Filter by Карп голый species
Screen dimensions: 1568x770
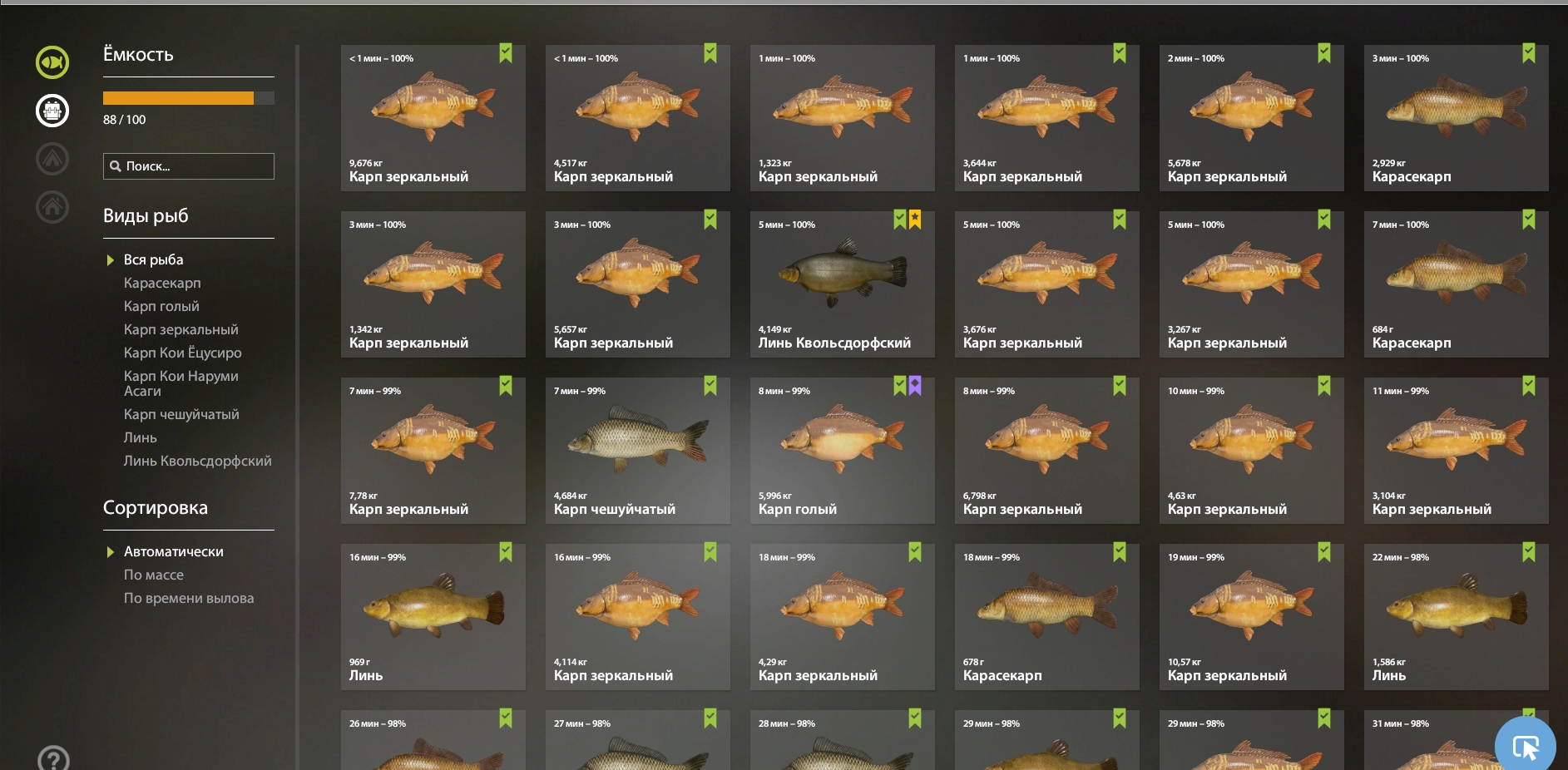[161, 307]
